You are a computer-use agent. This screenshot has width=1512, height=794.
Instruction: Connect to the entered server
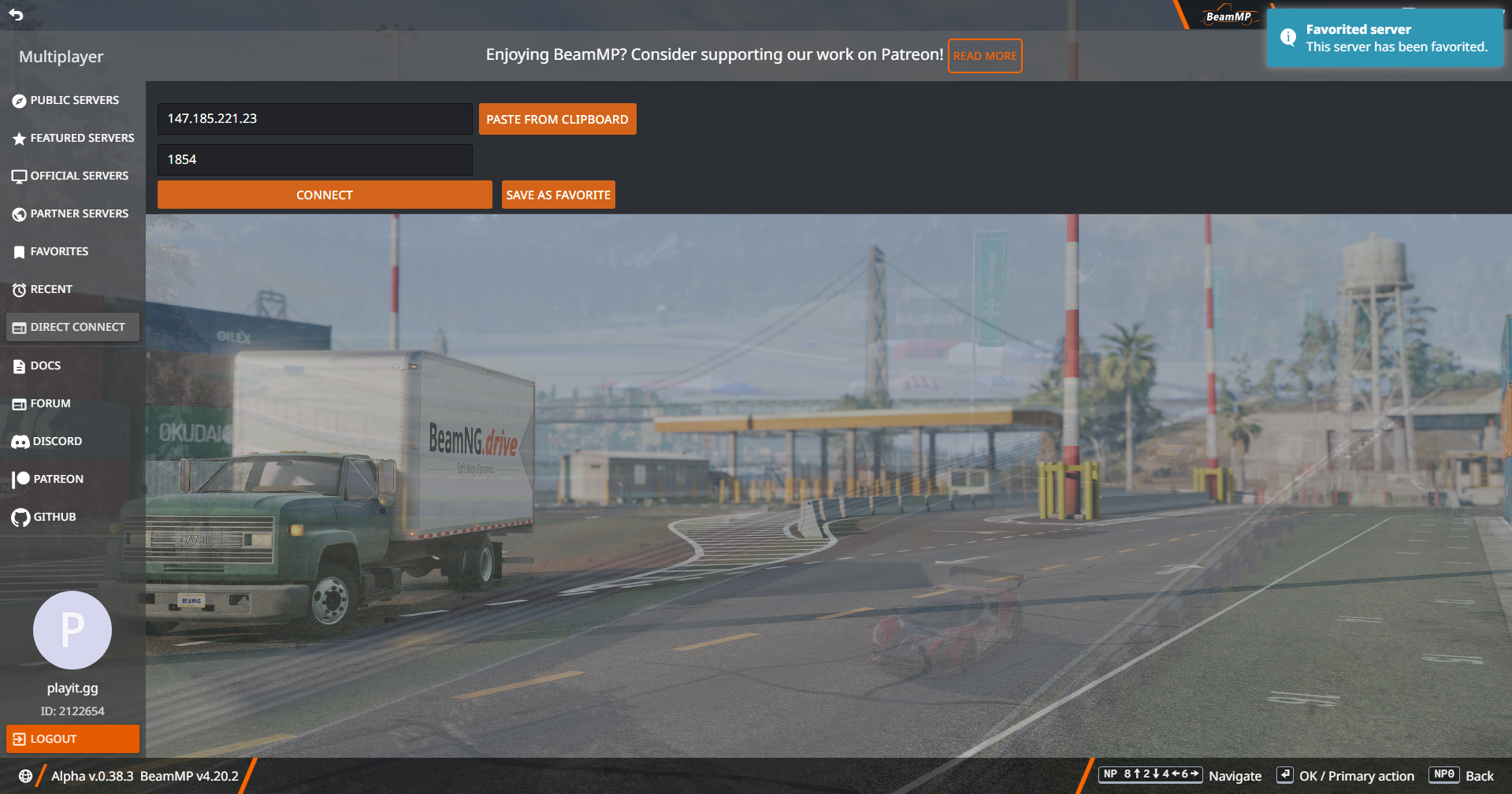tap(325, 195)
